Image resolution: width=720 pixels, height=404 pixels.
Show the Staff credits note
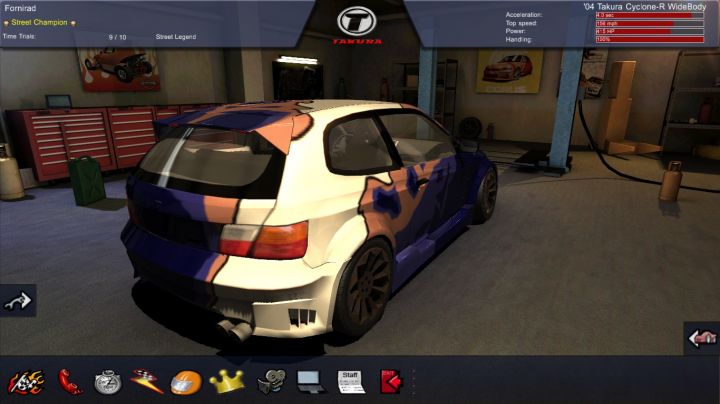tap(350, 381)
